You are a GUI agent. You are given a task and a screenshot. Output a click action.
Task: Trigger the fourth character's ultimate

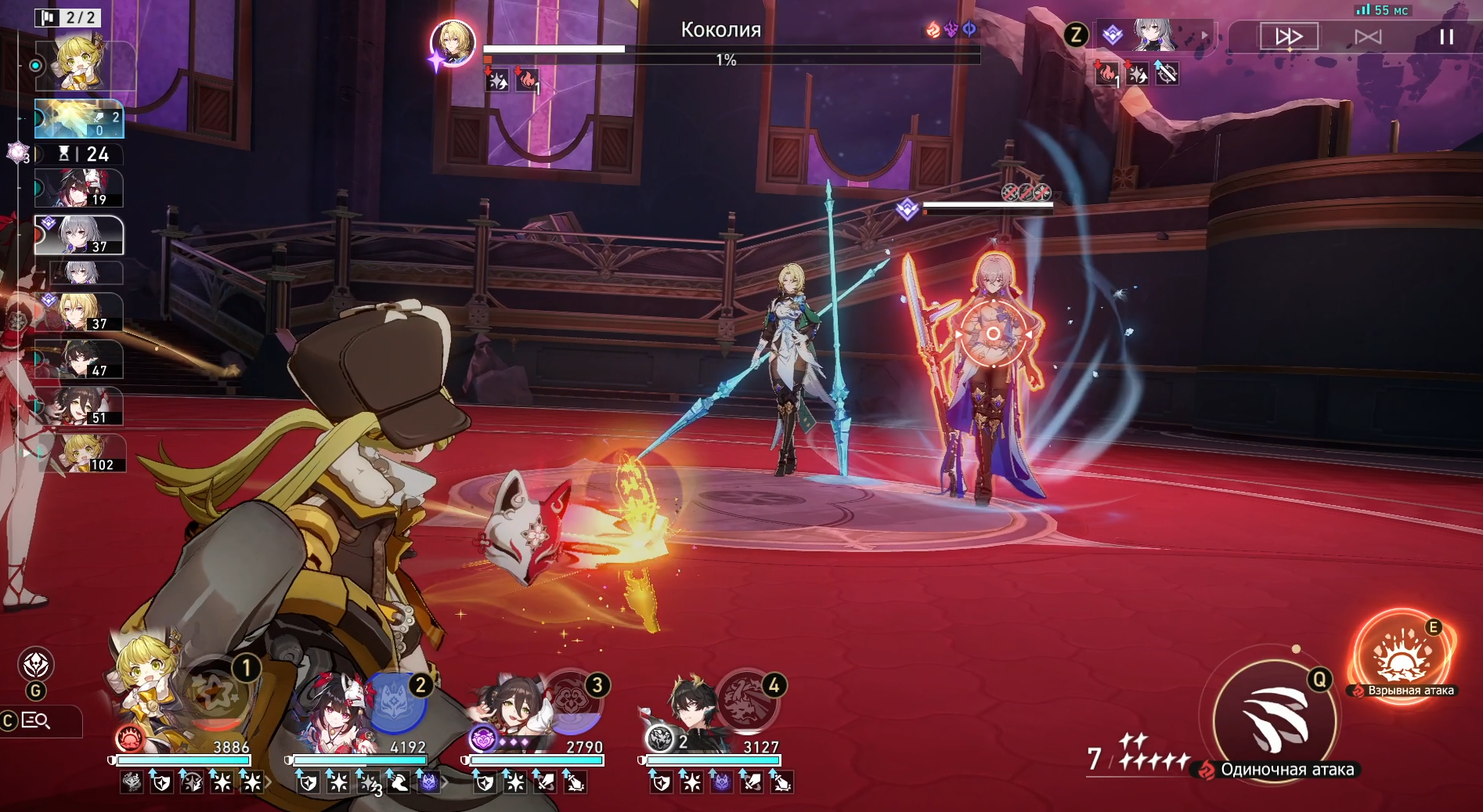(747, 699)
